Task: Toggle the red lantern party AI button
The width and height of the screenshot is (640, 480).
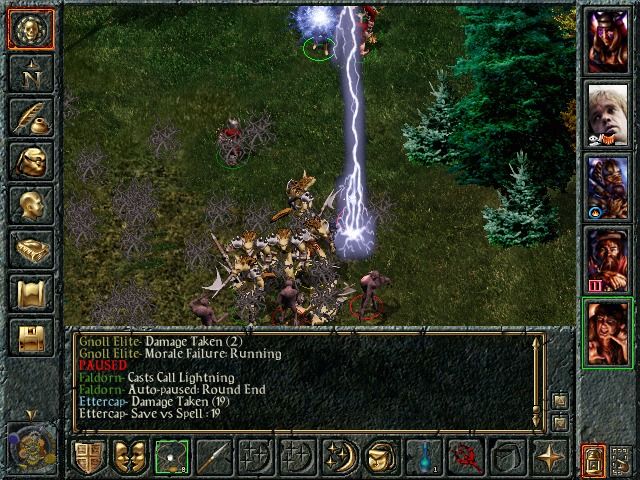Action: [593, 461]
